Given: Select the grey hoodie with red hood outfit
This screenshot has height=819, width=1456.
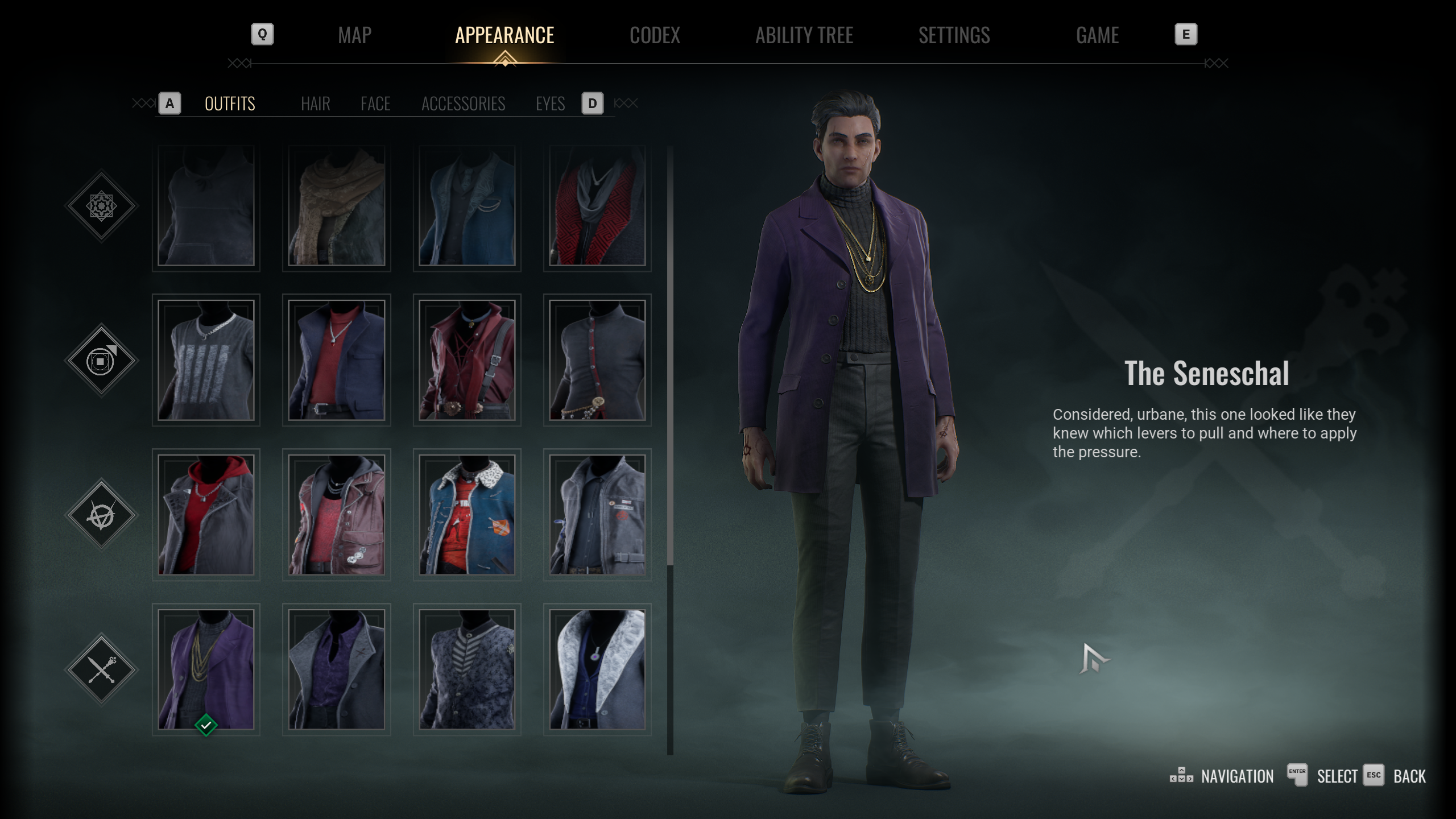Looking at the screenshot, I should (x=206, y=514).
